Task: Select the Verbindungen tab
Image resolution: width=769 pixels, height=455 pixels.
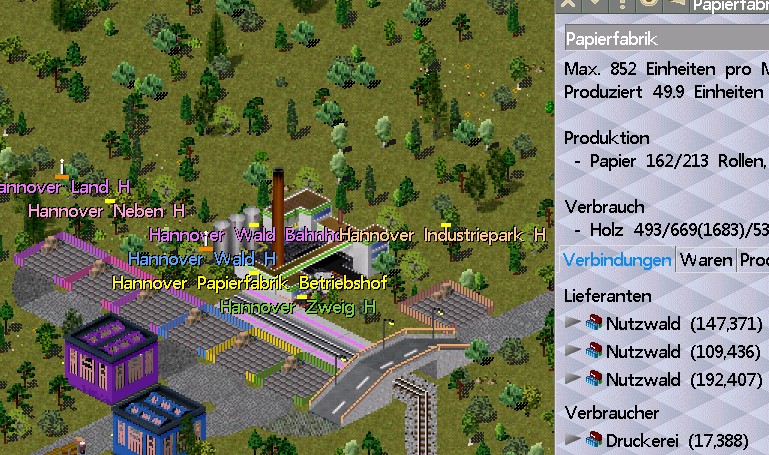Action: point(617,260)
